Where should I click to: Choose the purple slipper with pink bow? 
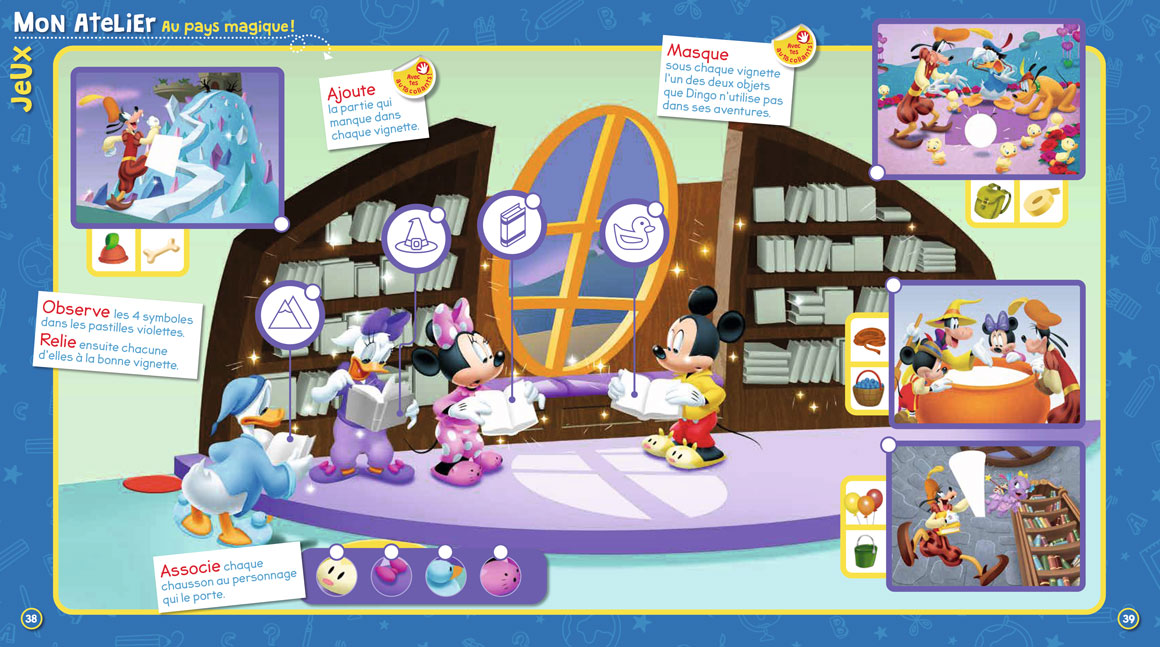point(391,575)
